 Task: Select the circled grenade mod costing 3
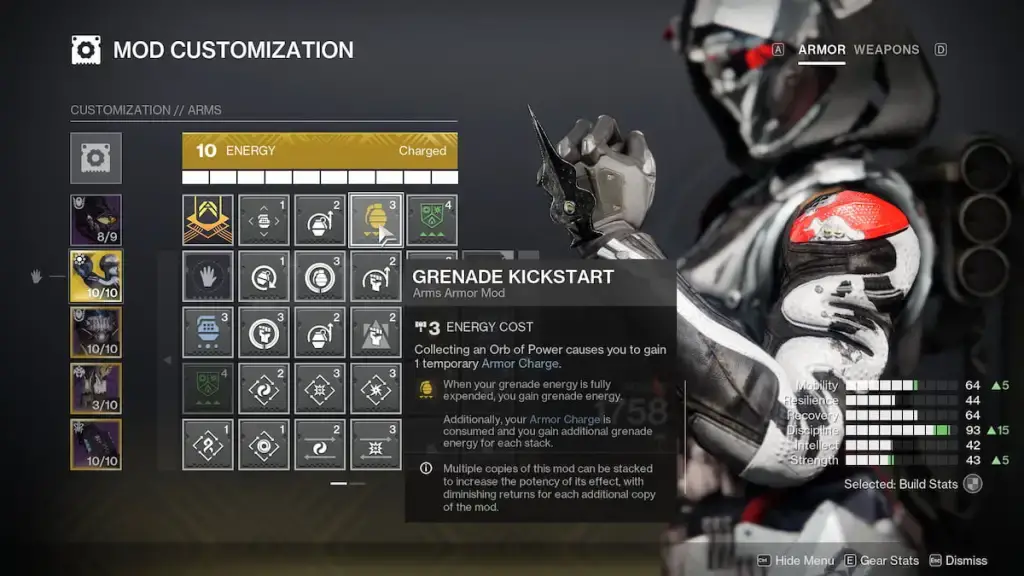point(320,276)
